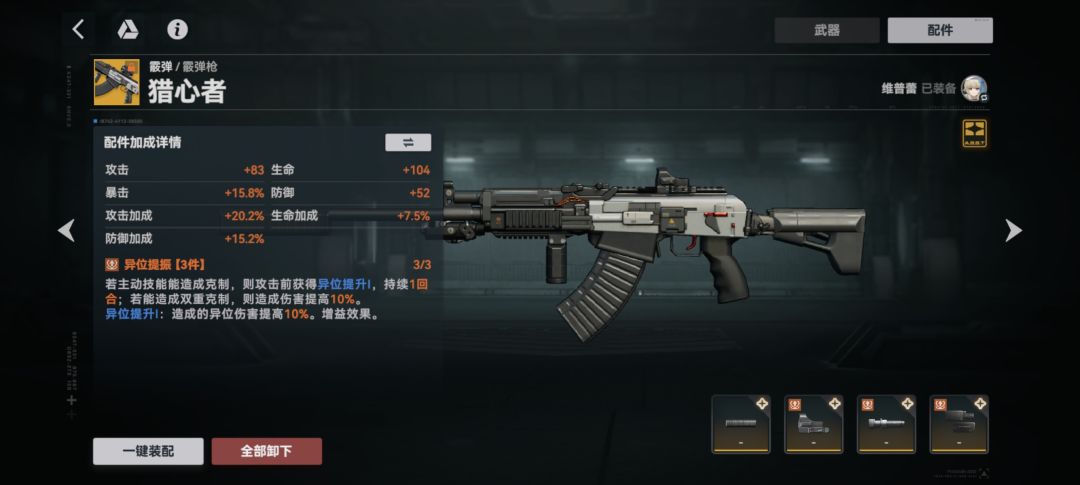Choose the holographic sight attachment slot
The height and width of the screenshot is (485, 1080).
[x=814, y=424]
